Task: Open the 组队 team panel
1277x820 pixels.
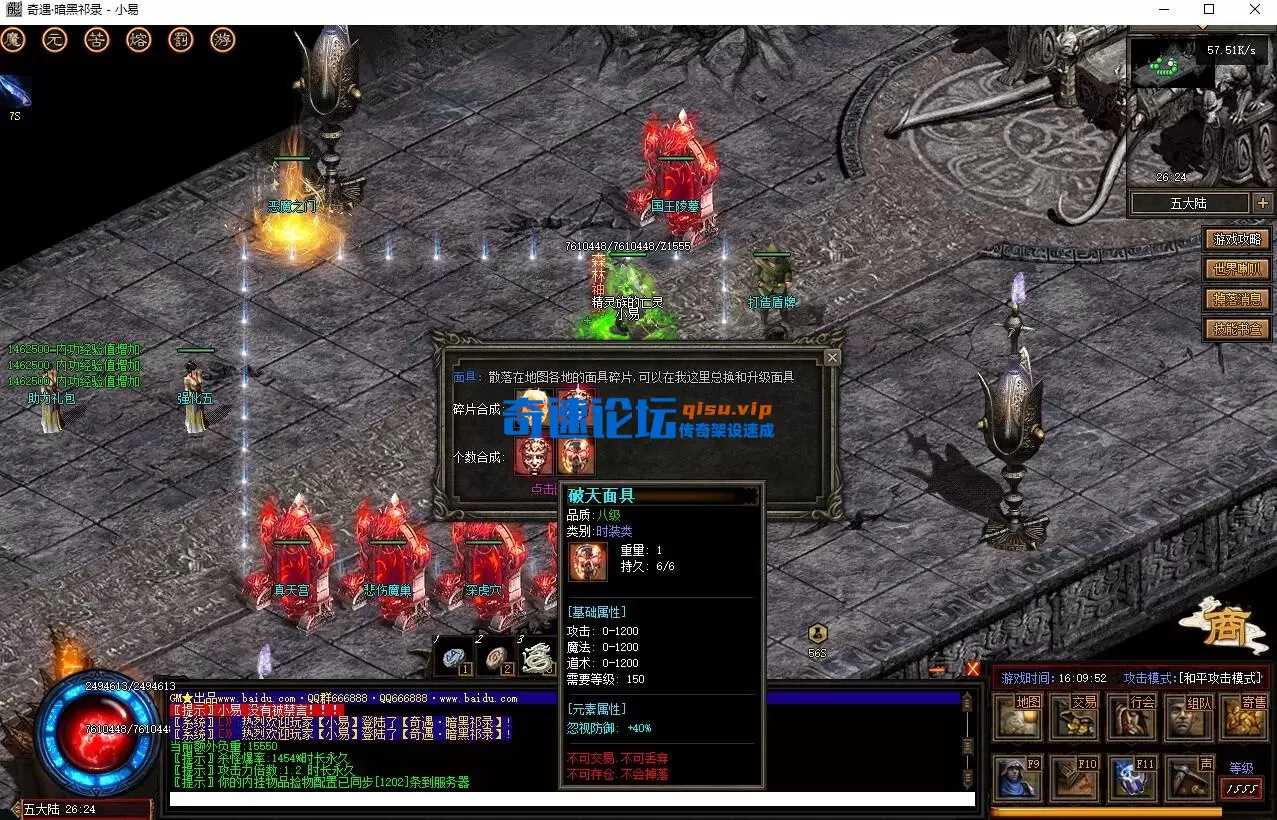Action: (x=1189, y=717)
